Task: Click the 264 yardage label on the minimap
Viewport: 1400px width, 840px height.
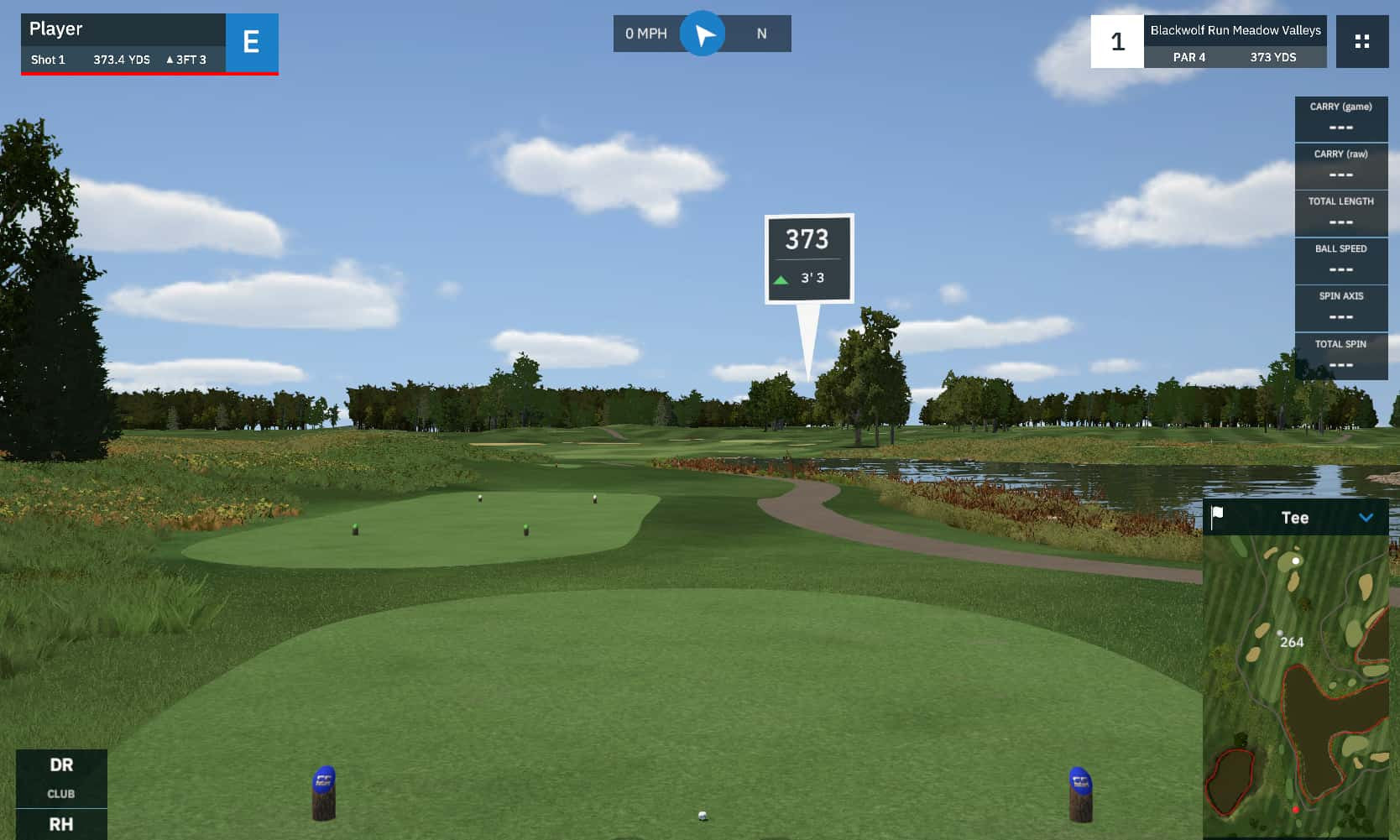Action: [1291, 641]
